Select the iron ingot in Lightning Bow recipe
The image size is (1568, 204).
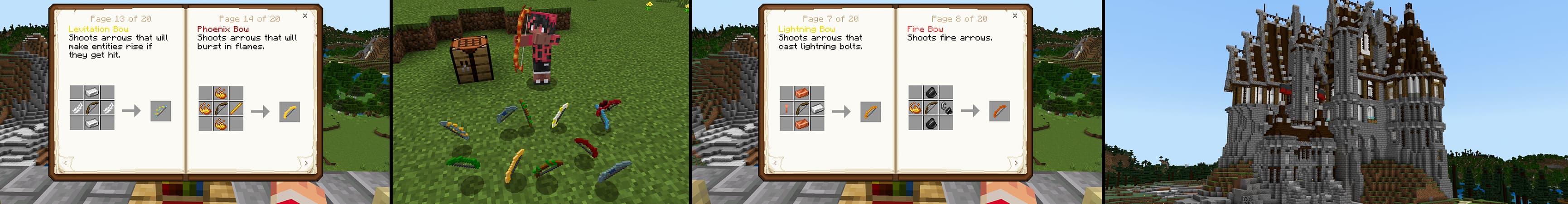pyautogui.click(x=817, y=109)
